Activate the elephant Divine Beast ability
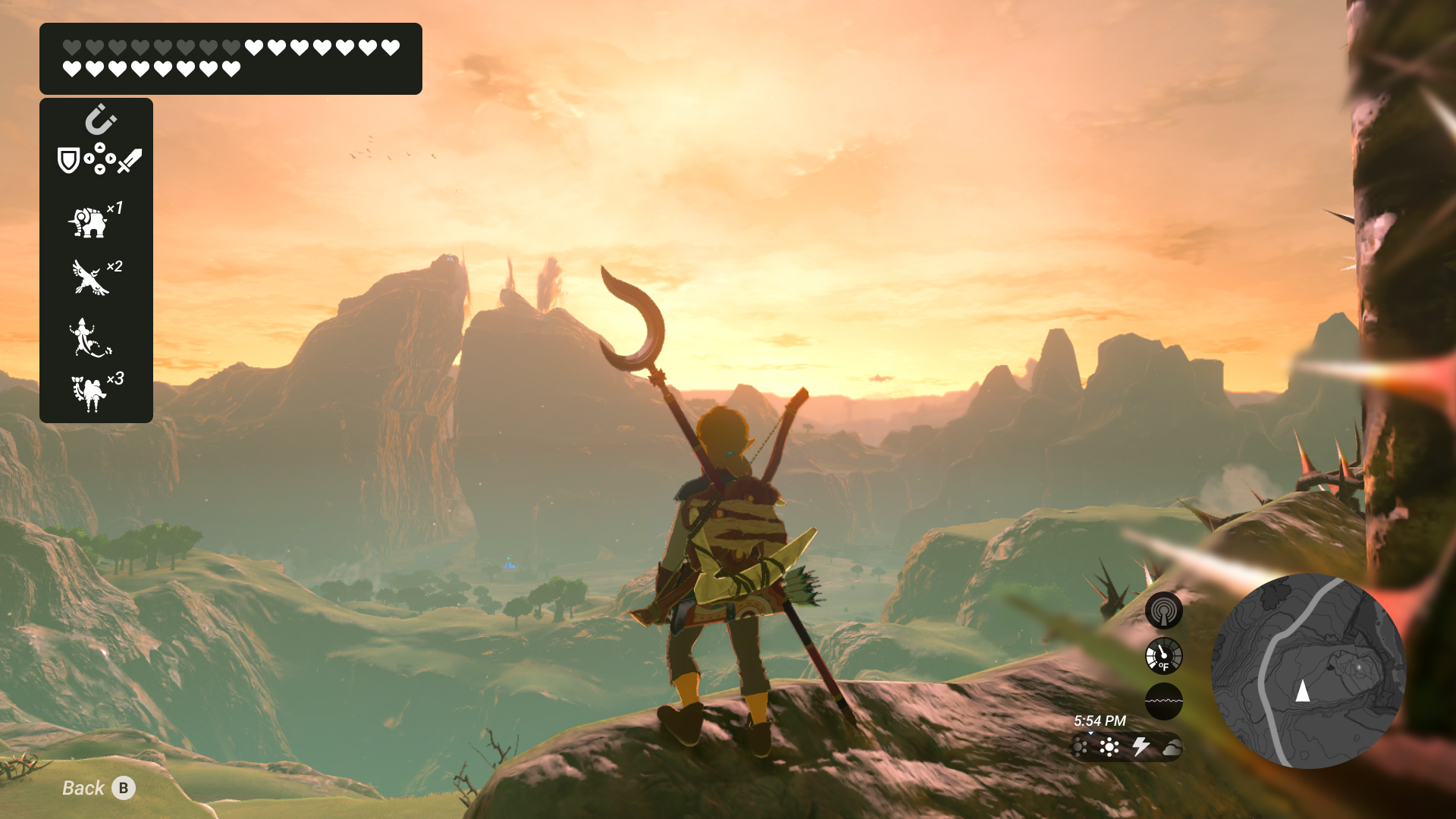The width and height of the screenshot is (1456, 819). [x=89, y=223]
